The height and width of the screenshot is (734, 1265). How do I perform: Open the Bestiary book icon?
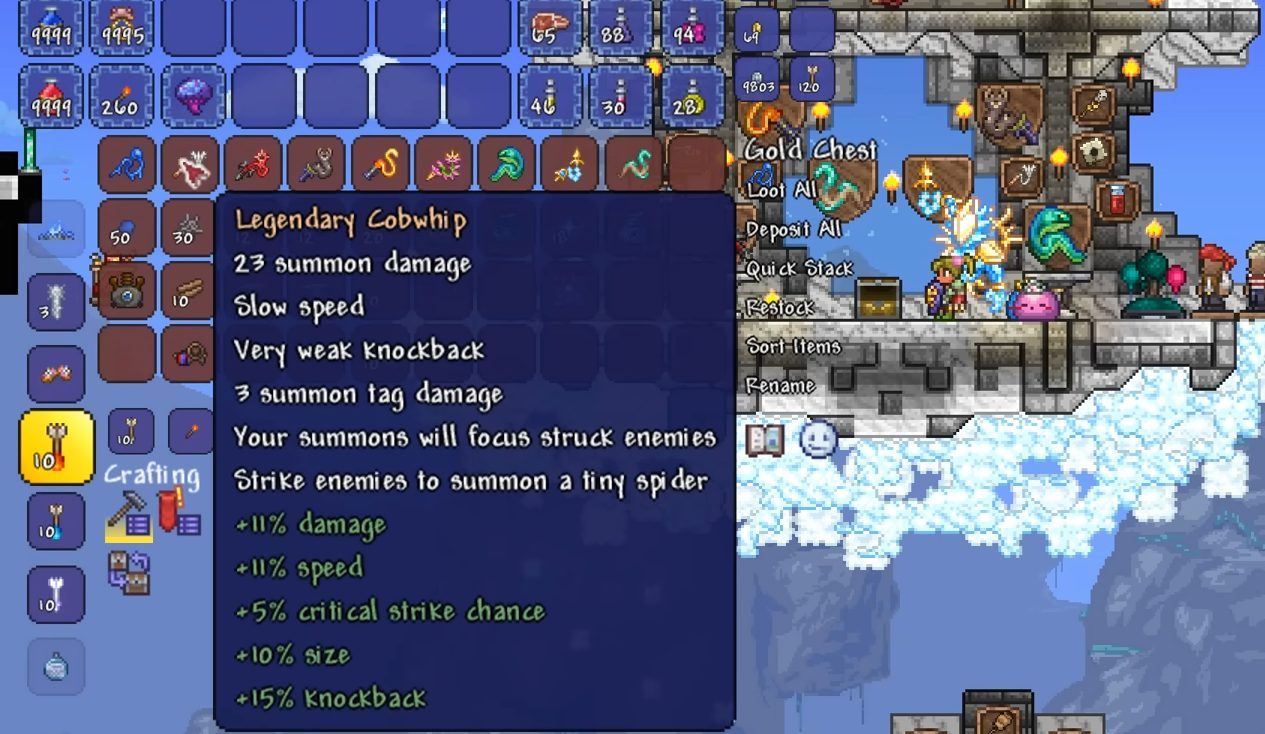coord(765,440)
